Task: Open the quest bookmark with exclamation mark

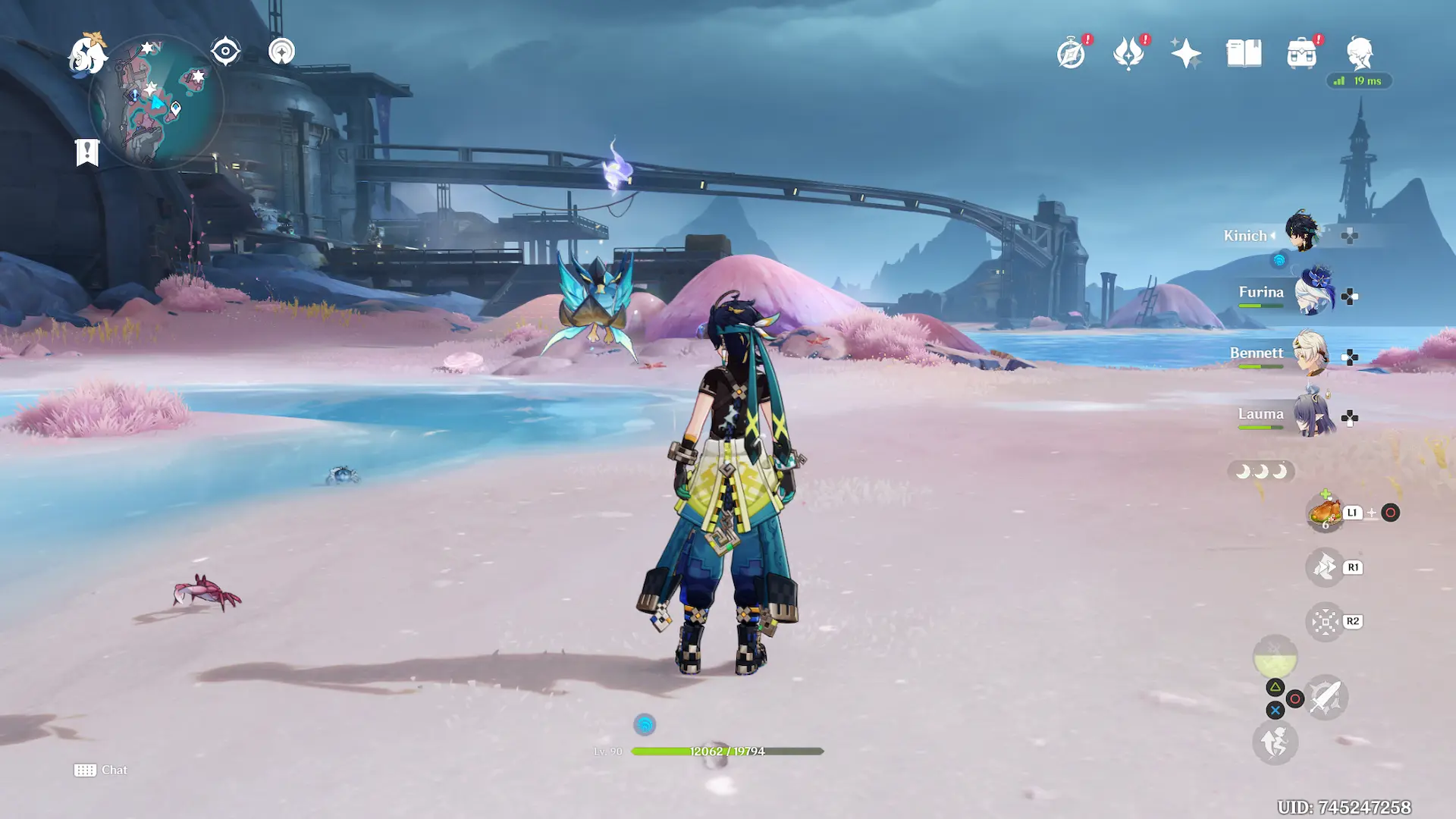Action: point(87,152)
